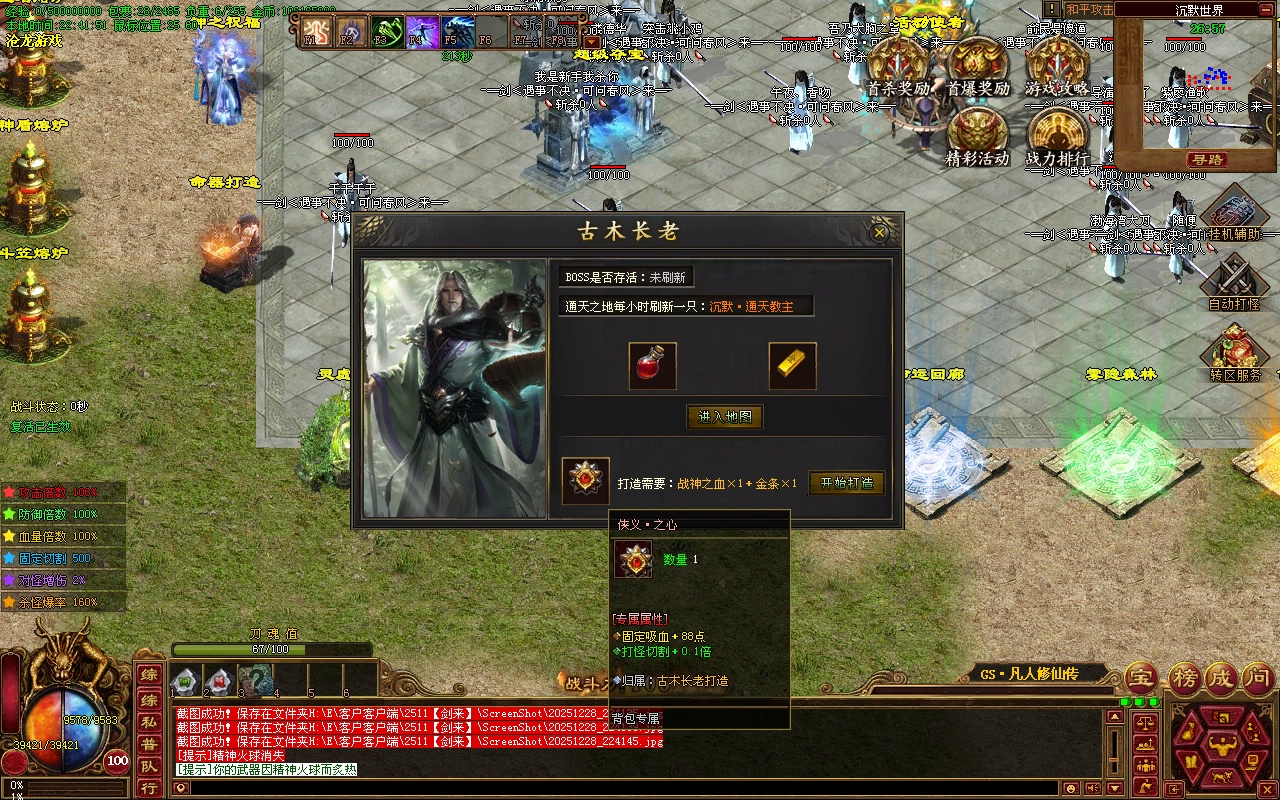The height and width of the screenshot is (800, 1280).
Task: Close the 古木长老 dialog window
Action: pos(879,232)
